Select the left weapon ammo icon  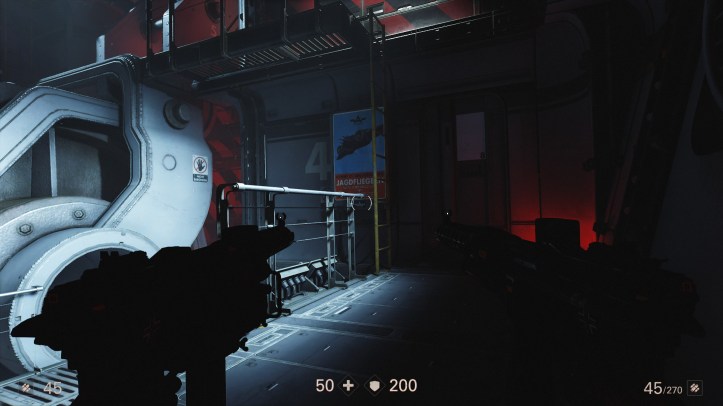(x=26, y=387)
